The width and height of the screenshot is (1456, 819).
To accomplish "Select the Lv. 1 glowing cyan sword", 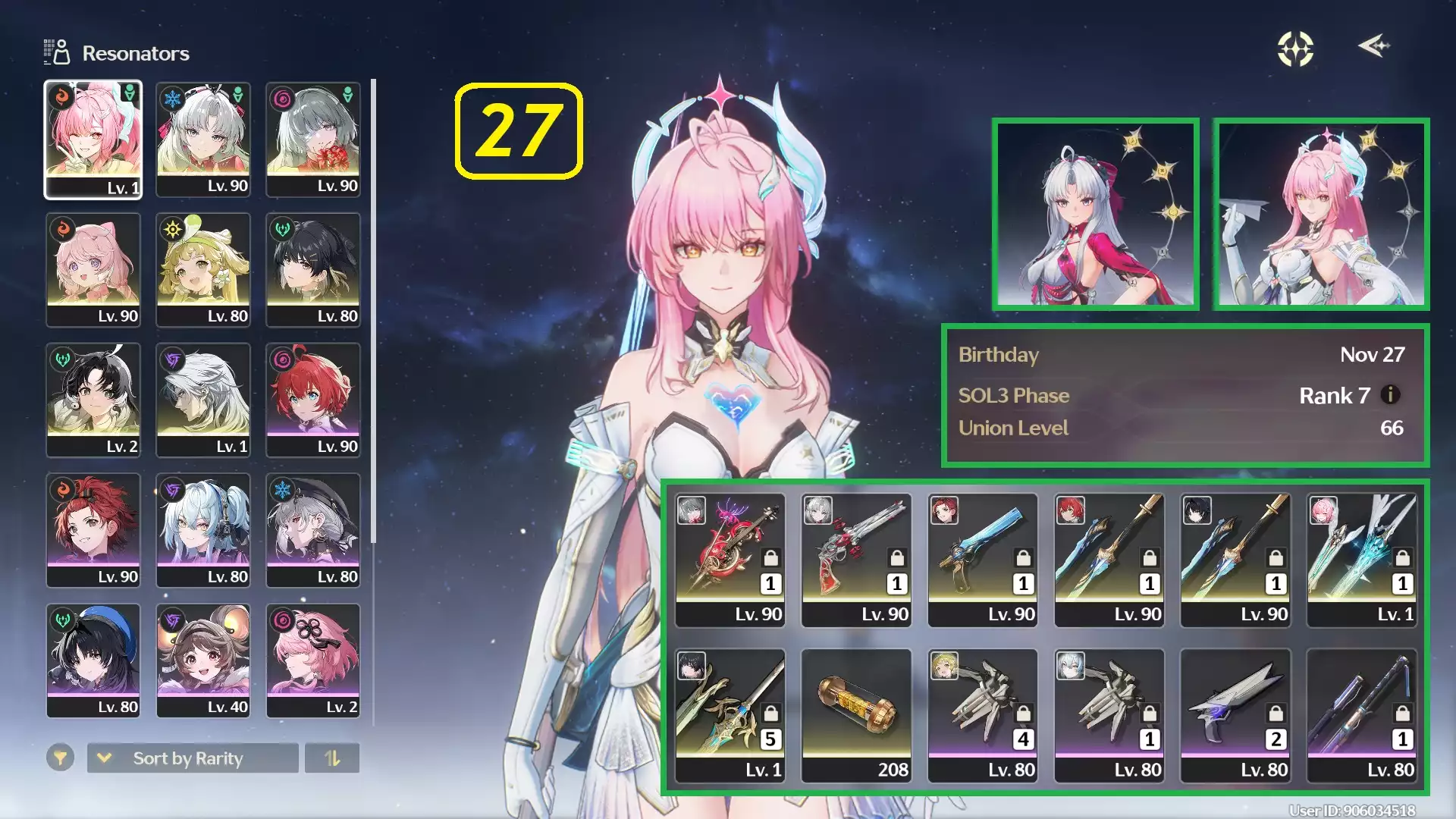I will click(x=1362, y=560).
